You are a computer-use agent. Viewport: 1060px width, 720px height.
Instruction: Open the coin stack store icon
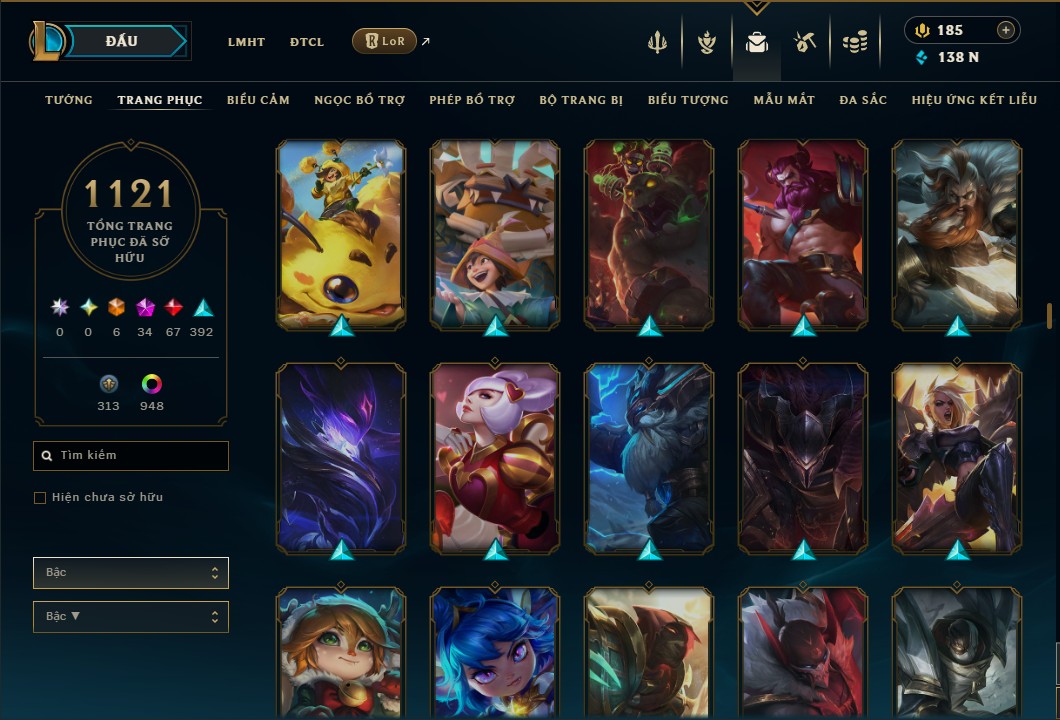(854, 42)
